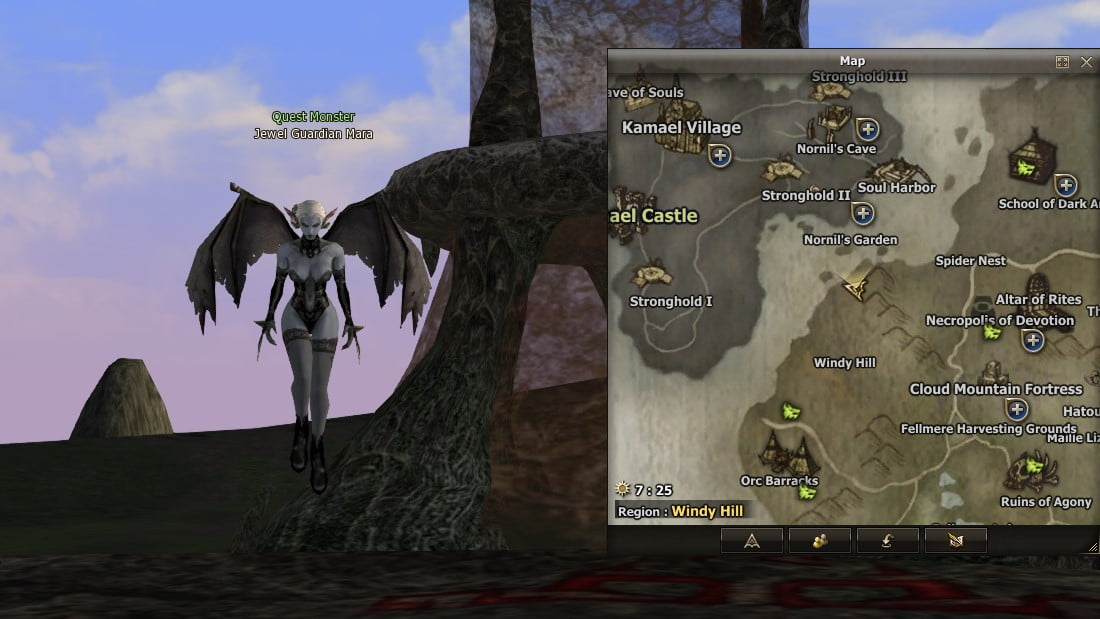Maximize the Map window
Viewport: 1100px width, 619px height.
point(1063,62)
